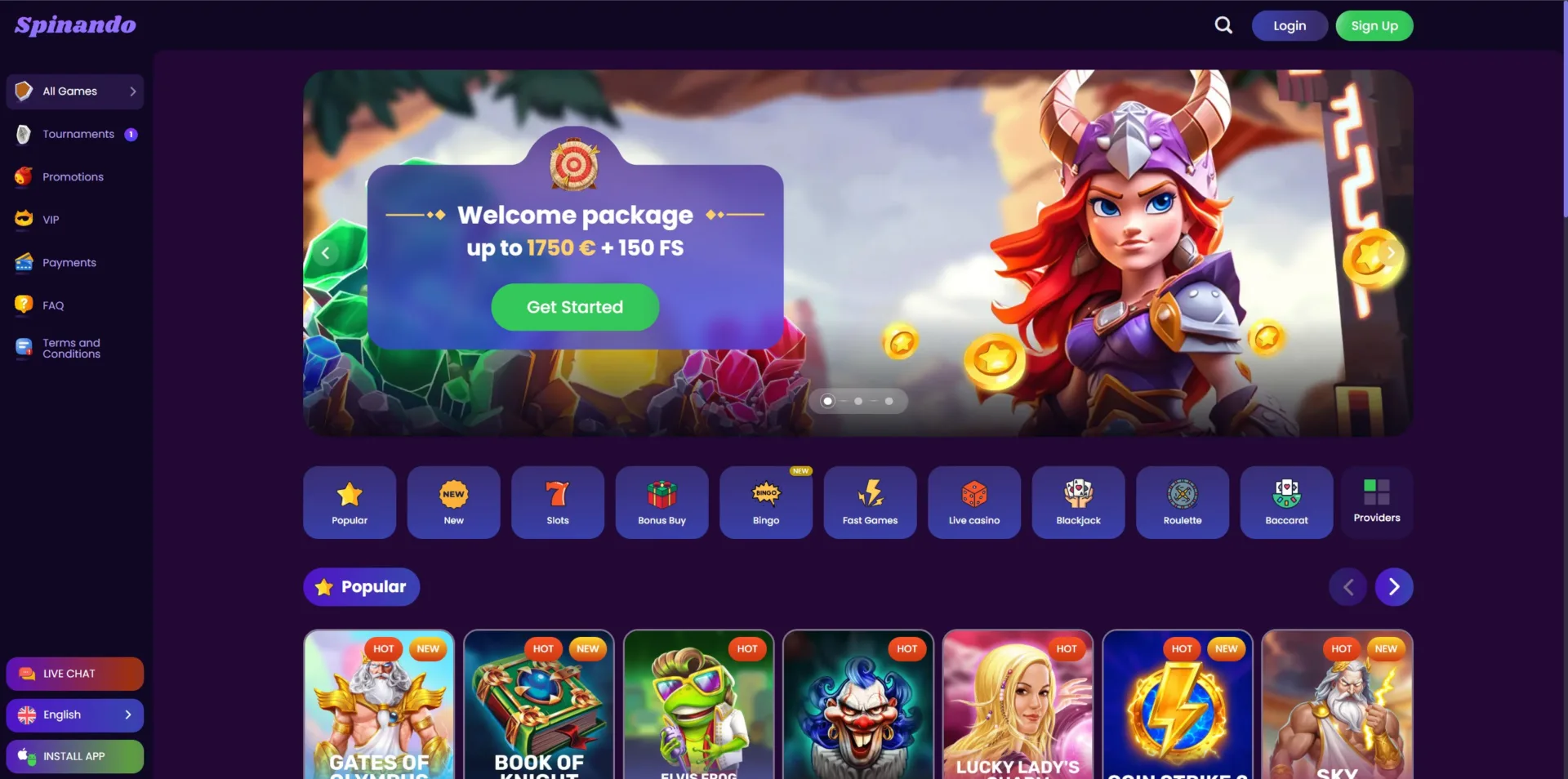Image resolution: width=1568 pixels, height=779 pixels.
Task: Show the Payments page
Action: click(x=69, y=263)
